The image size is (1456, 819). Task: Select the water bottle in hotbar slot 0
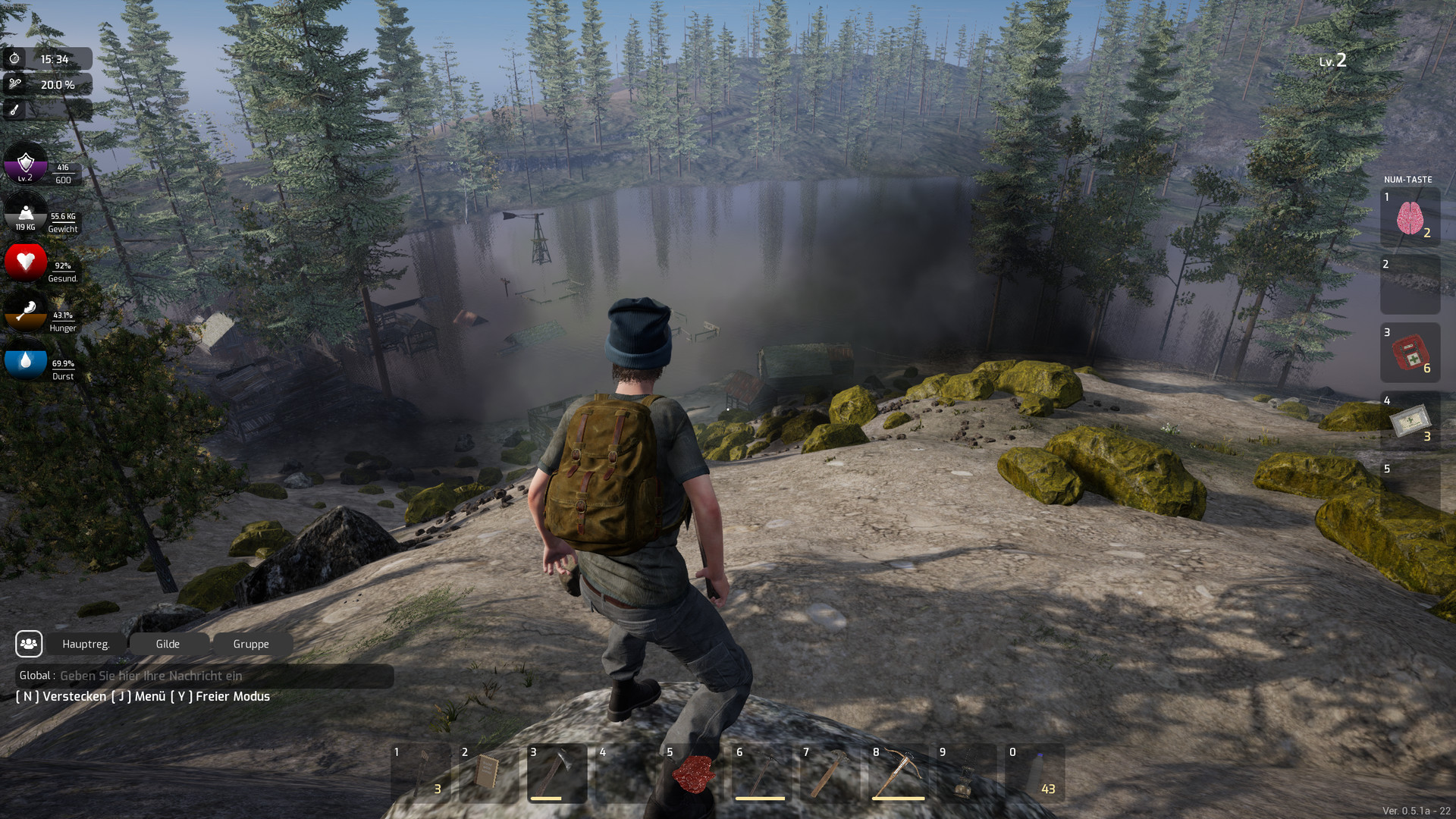[1037, 774]
